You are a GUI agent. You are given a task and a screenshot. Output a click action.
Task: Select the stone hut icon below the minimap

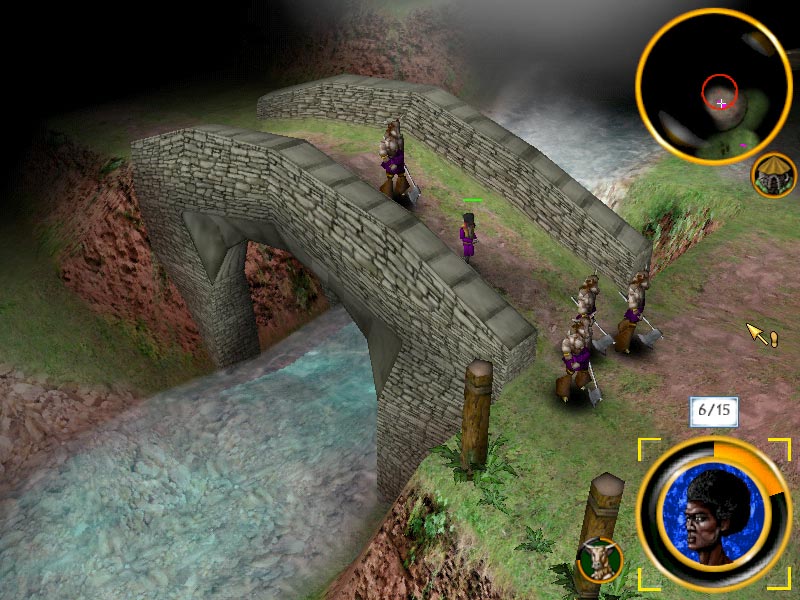click(774, 176)
